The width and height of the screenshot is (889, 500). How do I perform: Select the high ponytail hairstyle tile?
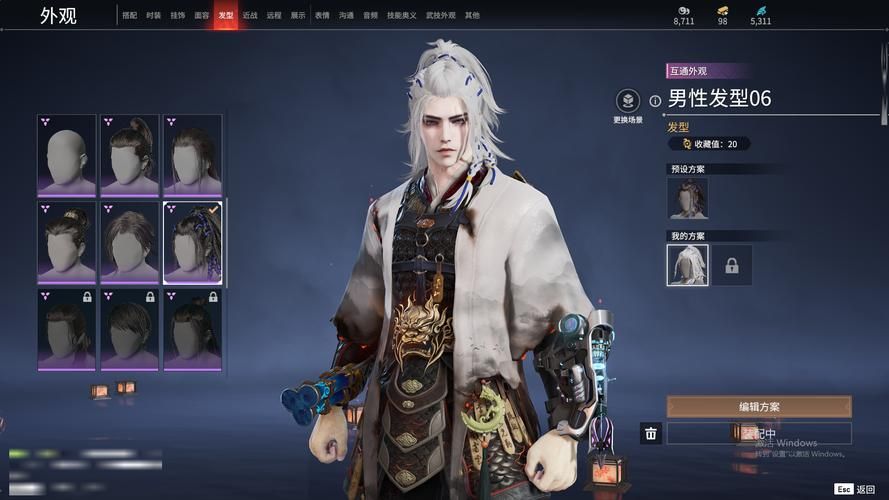coord(130,154)
